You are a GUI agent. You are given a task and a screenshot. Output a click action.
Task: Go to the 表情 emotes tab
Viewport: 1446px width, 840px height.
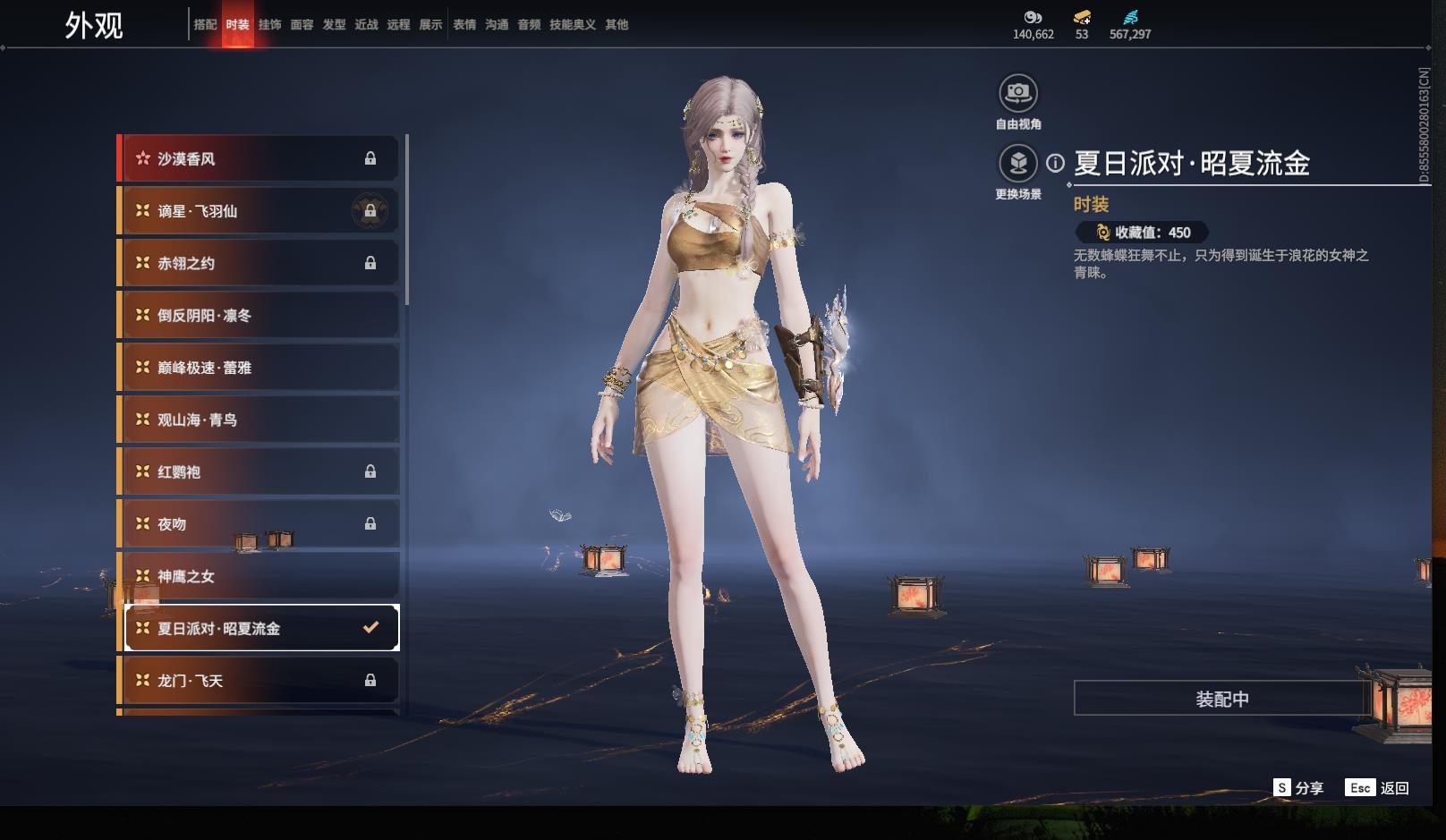tap(464, 25)
